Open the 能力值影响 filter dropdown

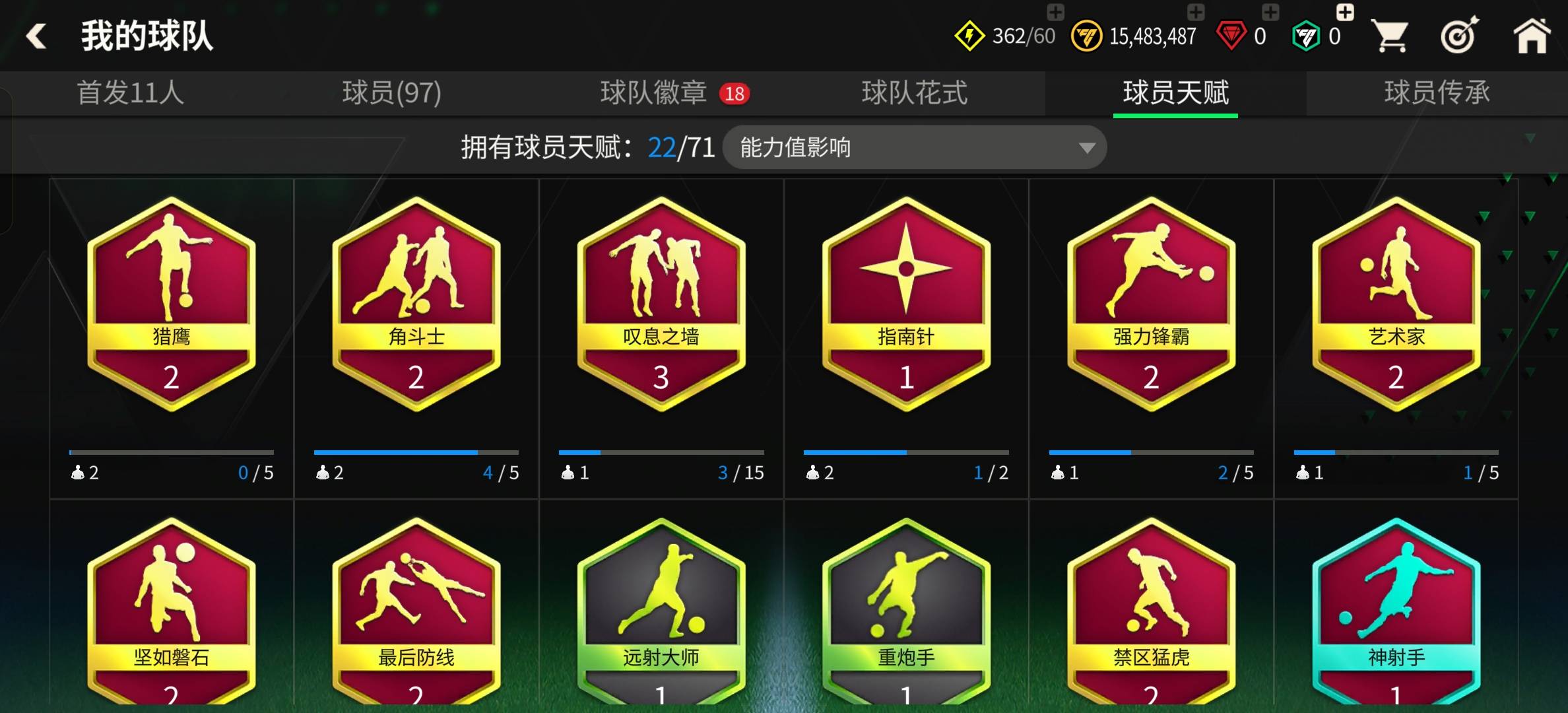[914, 147]
